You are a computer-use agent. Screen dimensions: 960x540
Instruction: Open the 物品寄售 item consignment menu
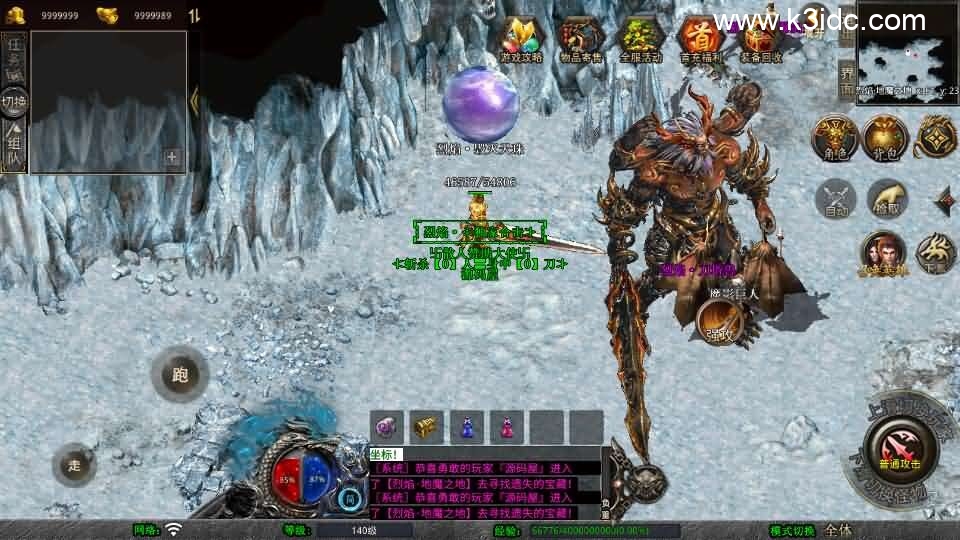[581, 40]
